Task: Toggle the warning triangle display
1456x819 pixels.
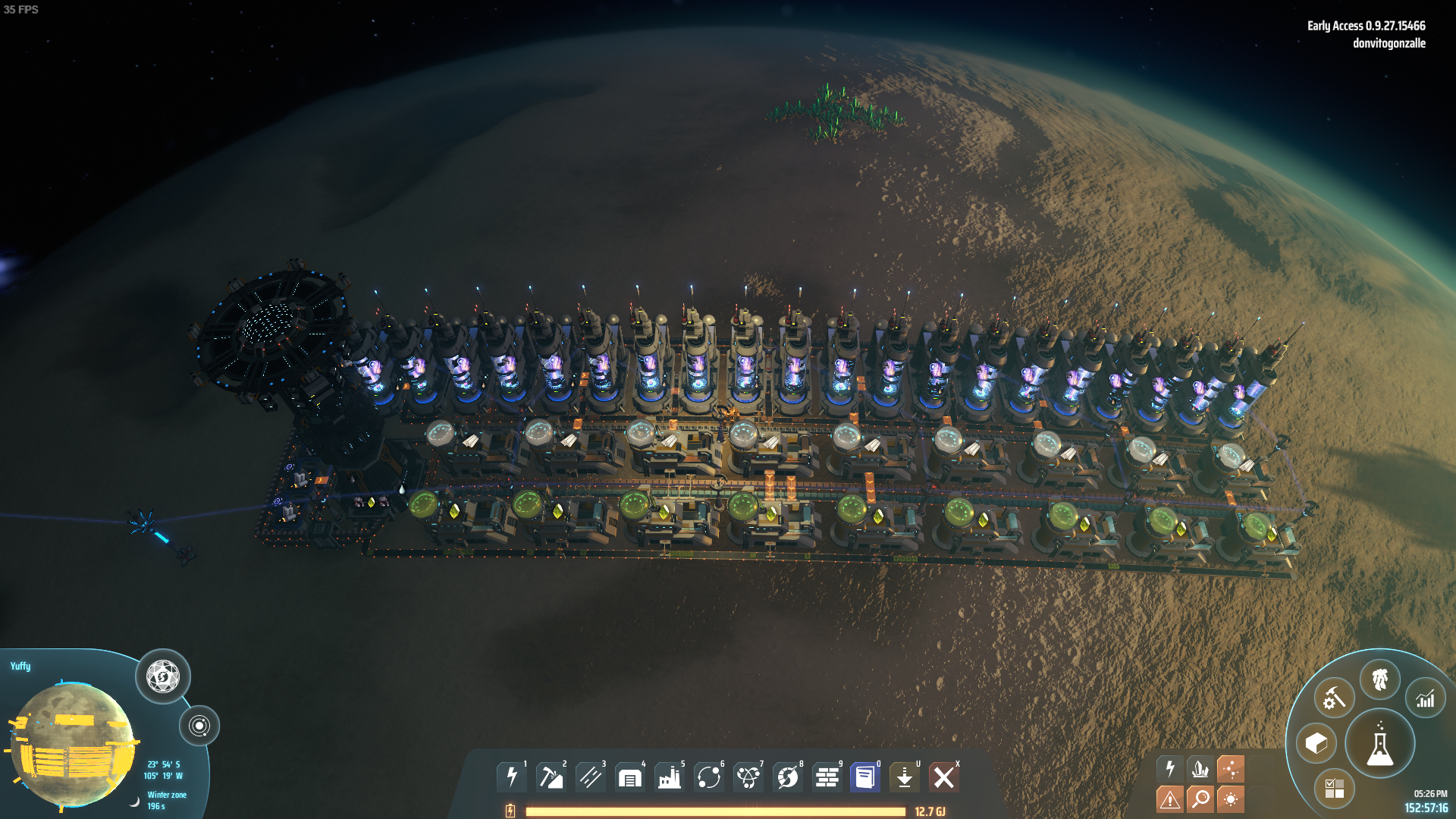Action: [x=1170, y=799]
